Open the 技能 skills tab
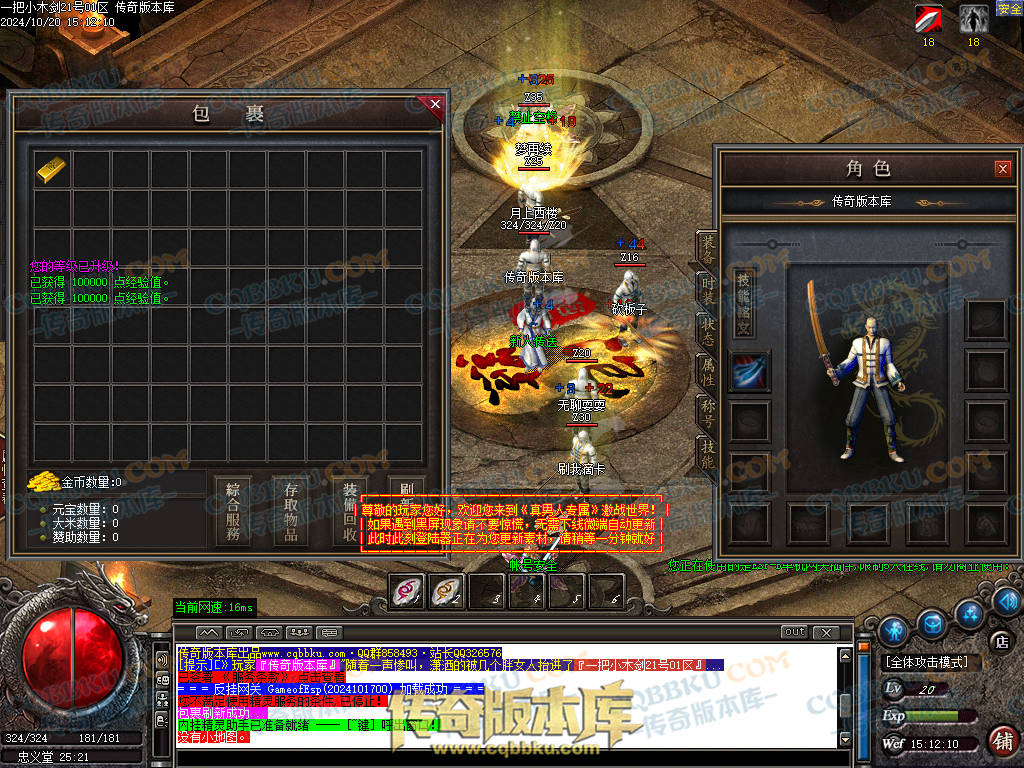Image resolution: width=1024 pixels, height=768 pixels. point(707,452)
